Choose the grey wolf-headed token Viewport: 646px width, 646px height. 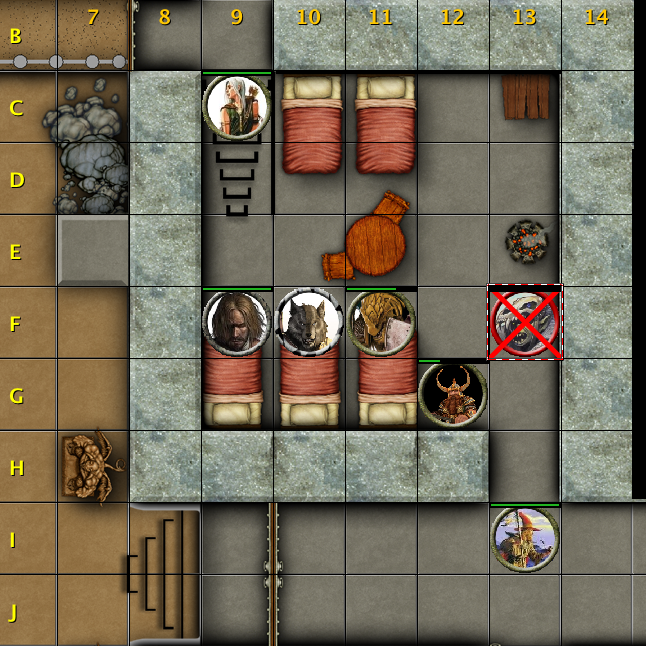click(309, 323)
